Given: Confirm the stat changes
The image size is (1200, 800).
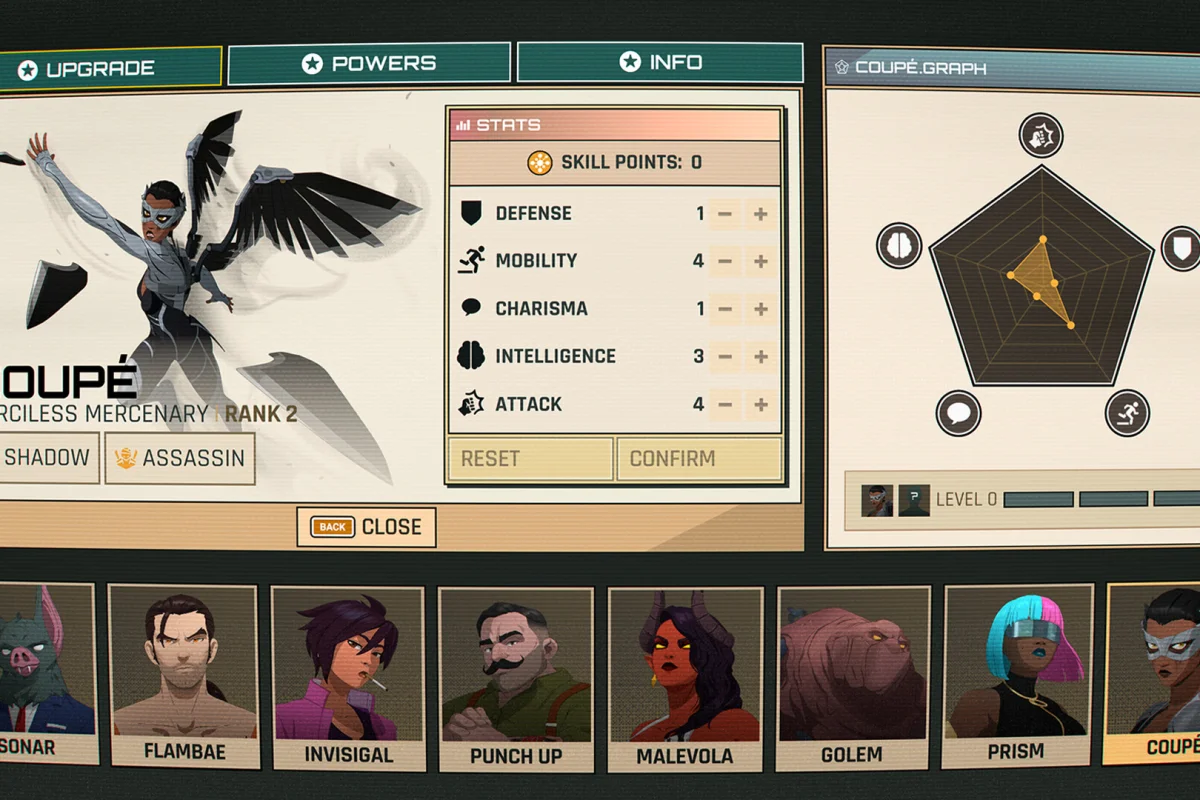Looking at the screenshot, I should pyautogui.click(x=699, y=459).
